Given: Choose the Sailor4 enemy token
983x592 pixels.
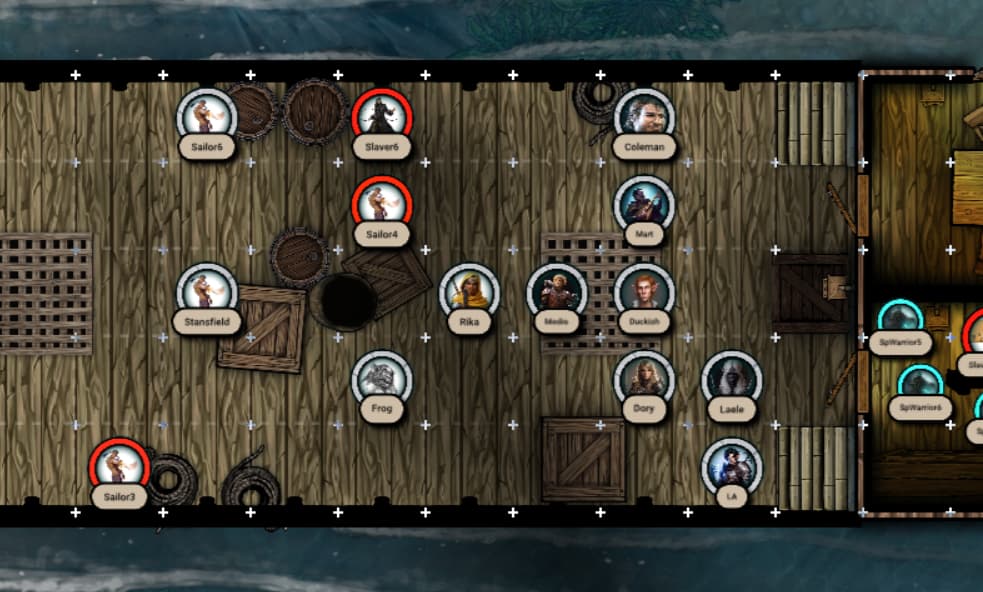Looking at the screenshot, I should (x=382, y=204).
